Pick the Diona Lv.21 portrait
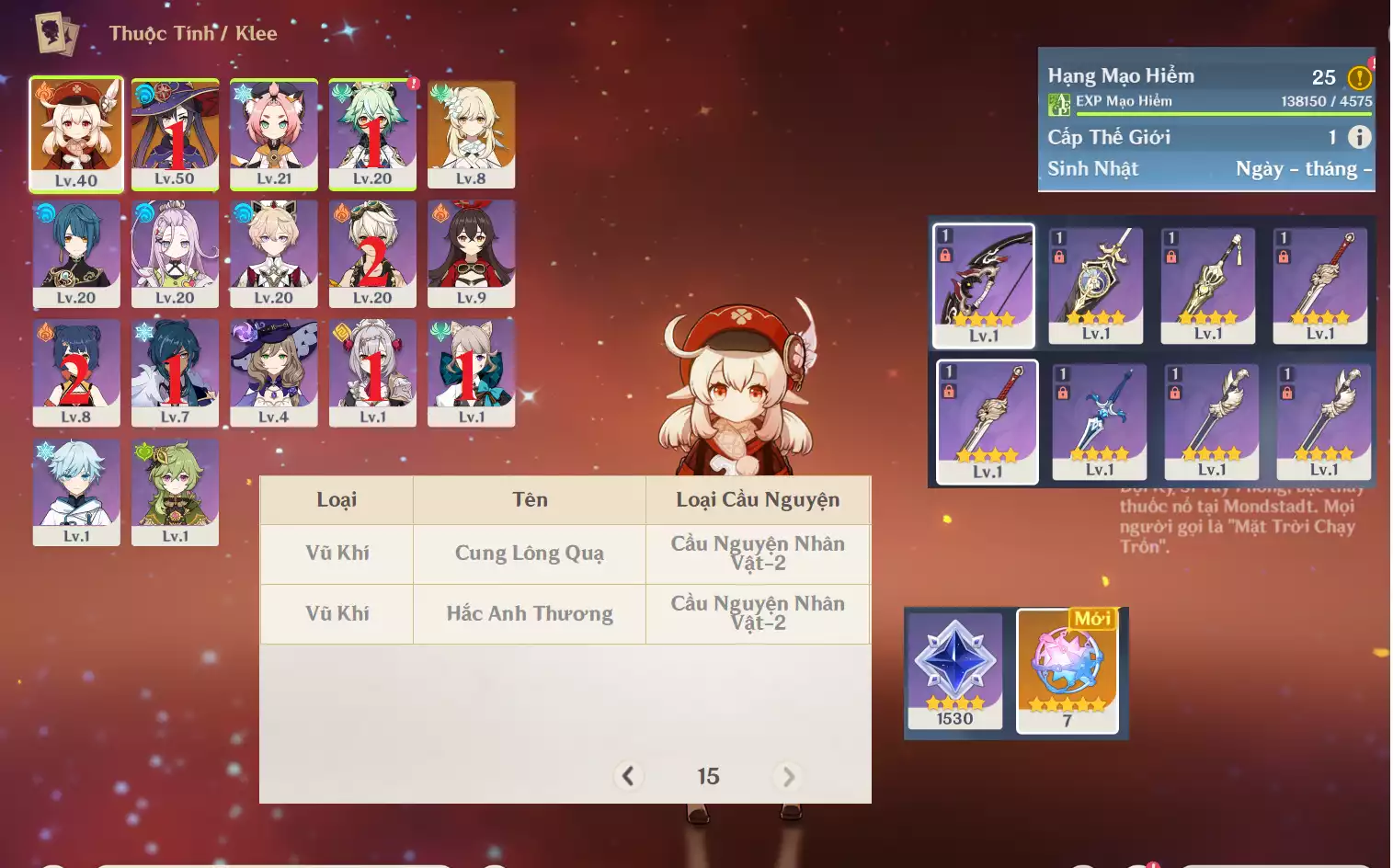The width and height of the screenshot is (1393, 868). pos(274,133)
